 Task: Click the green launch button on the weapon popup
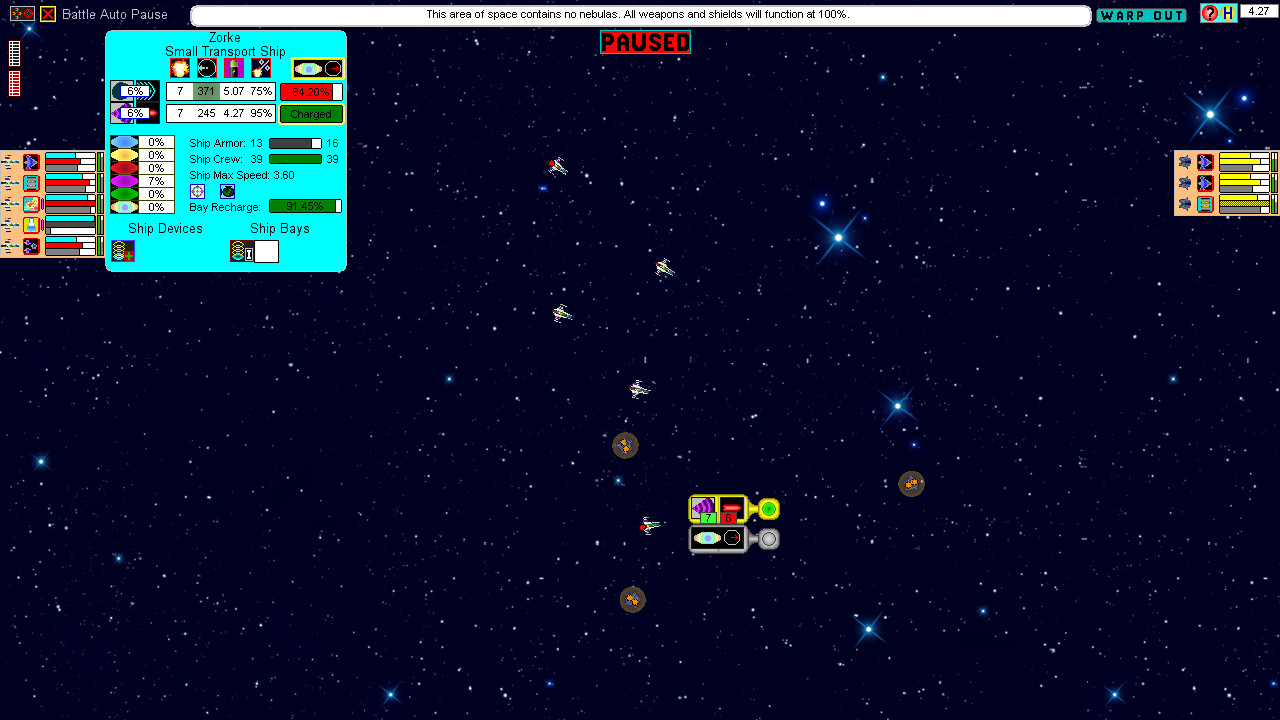click(x=769, y=509)
